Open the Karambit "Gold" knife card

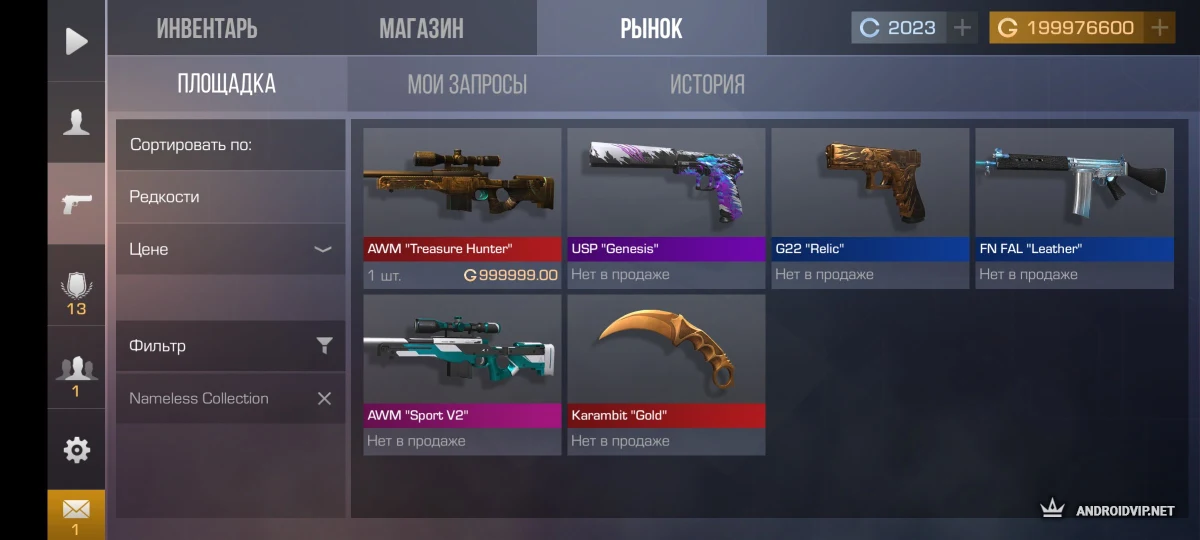(x=666, y=374)
